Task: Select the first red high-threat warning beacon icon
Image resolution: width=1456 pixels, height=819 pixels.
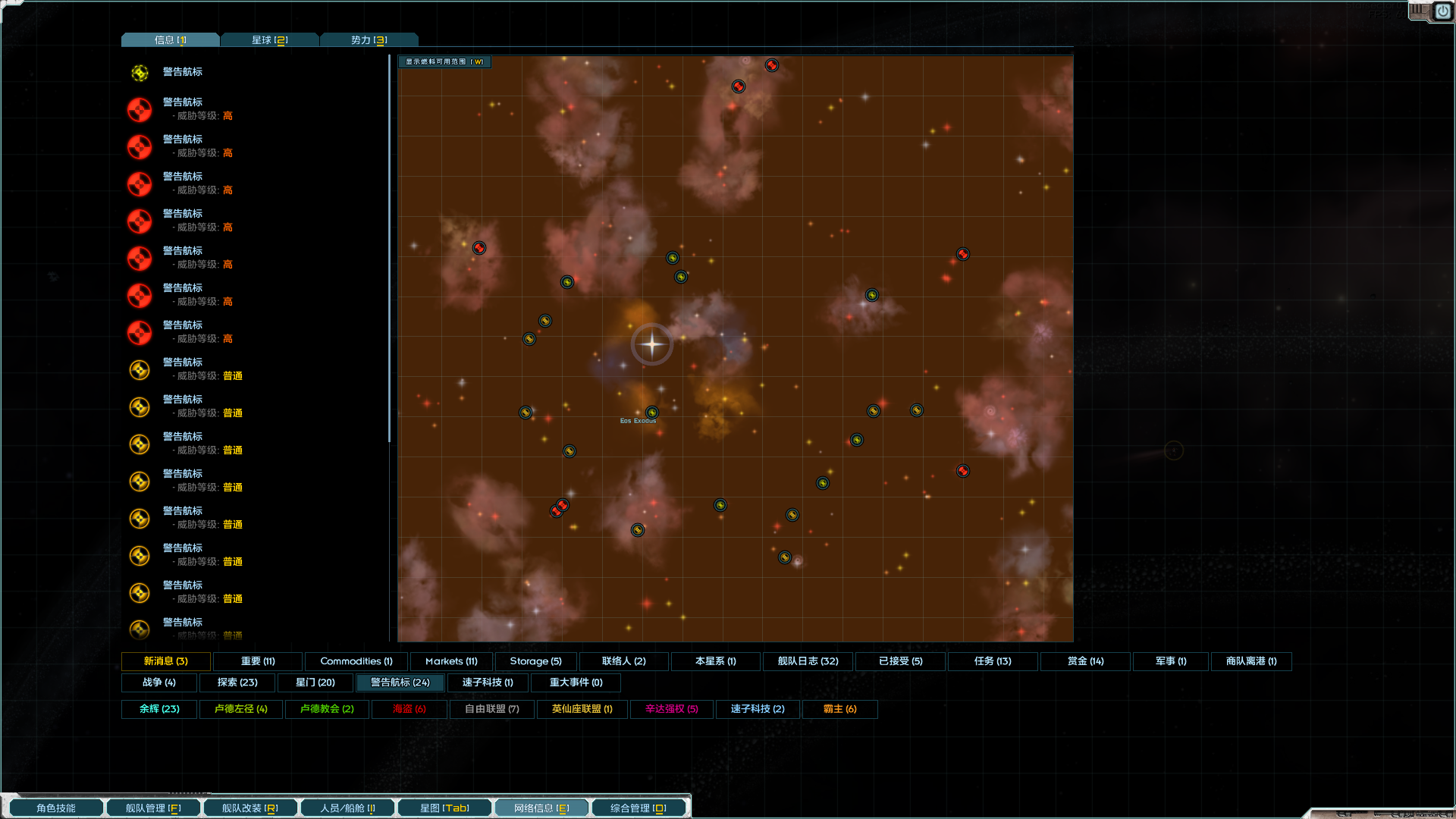Action: tap(140, 109)
